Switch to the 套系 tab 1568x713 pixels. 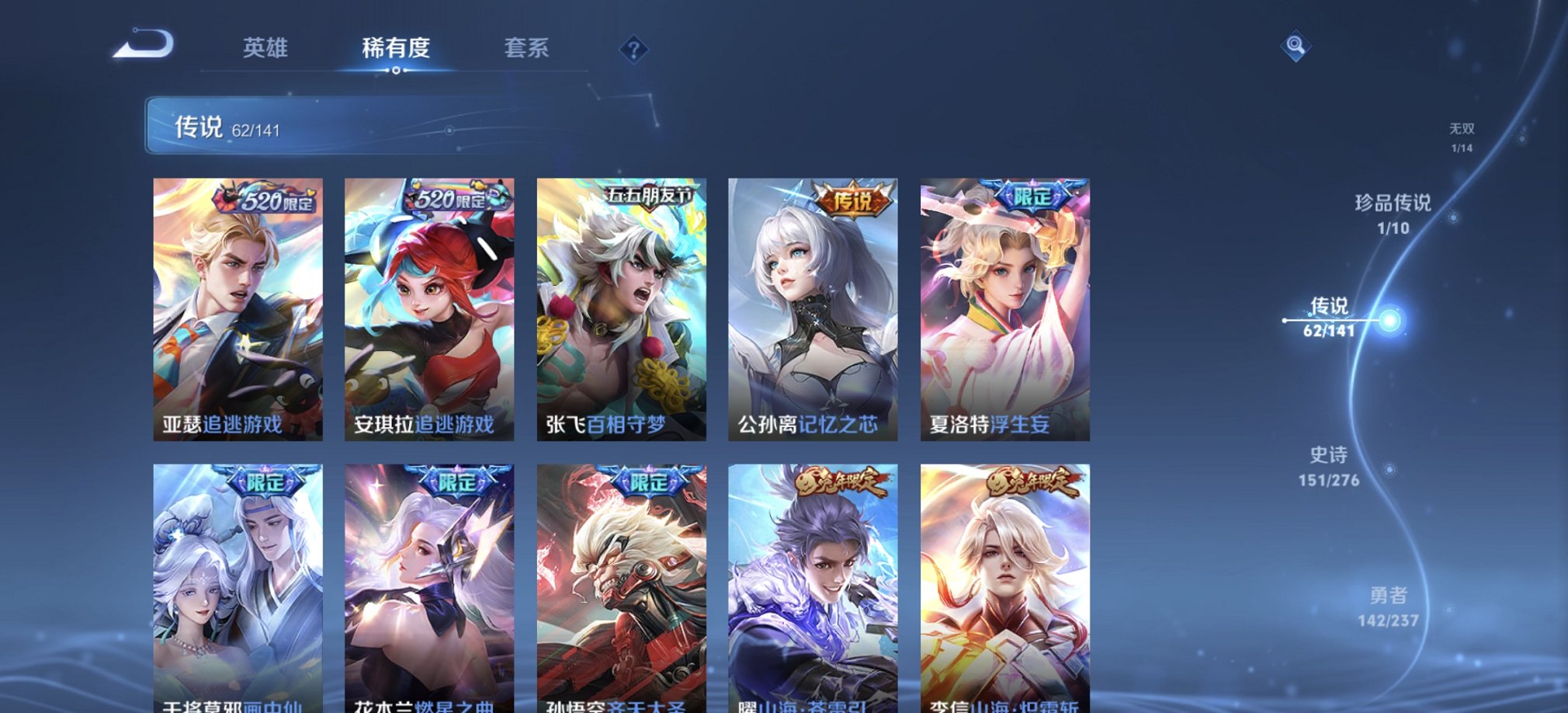pyautogui.click(x=525, y=48)
